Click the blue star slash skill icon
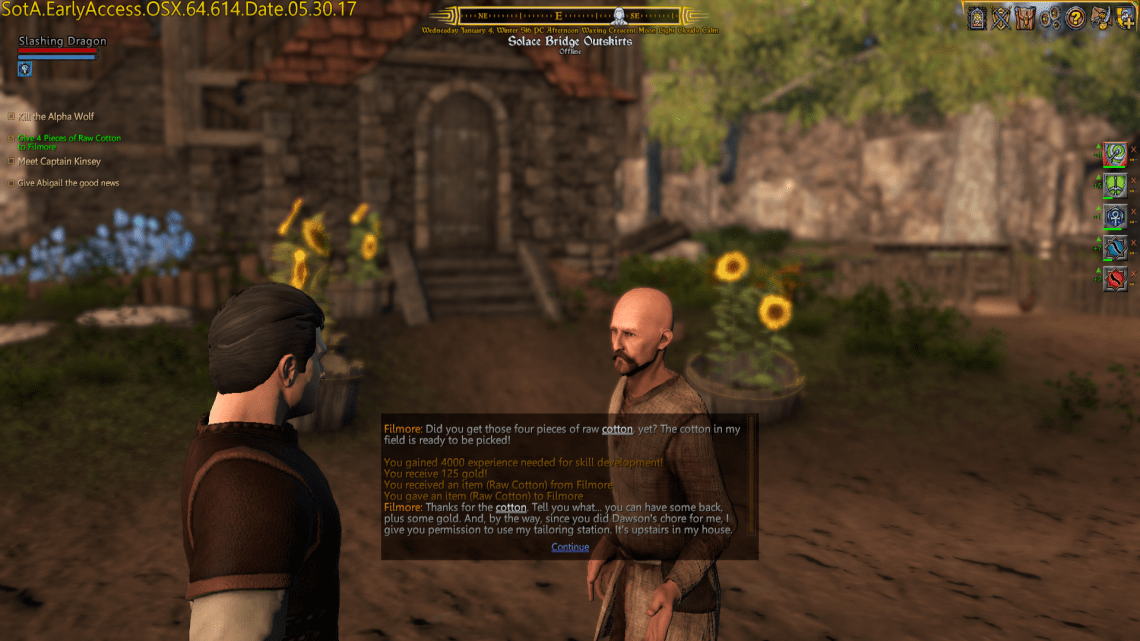This screenshot has height=641, width=1140. (1115, 248)
